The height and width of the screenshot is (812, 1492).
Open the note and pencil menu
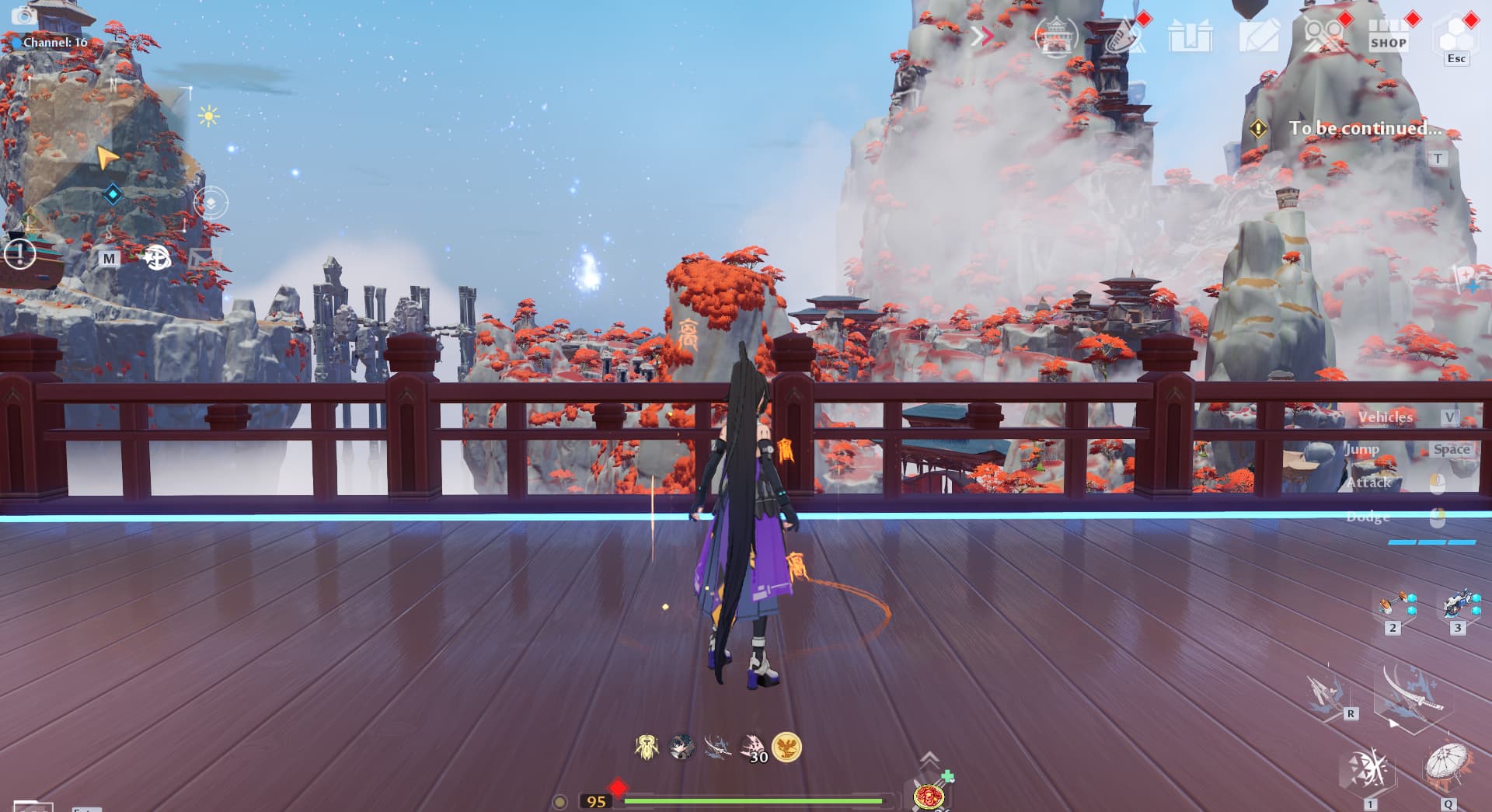pos(1257,36)
